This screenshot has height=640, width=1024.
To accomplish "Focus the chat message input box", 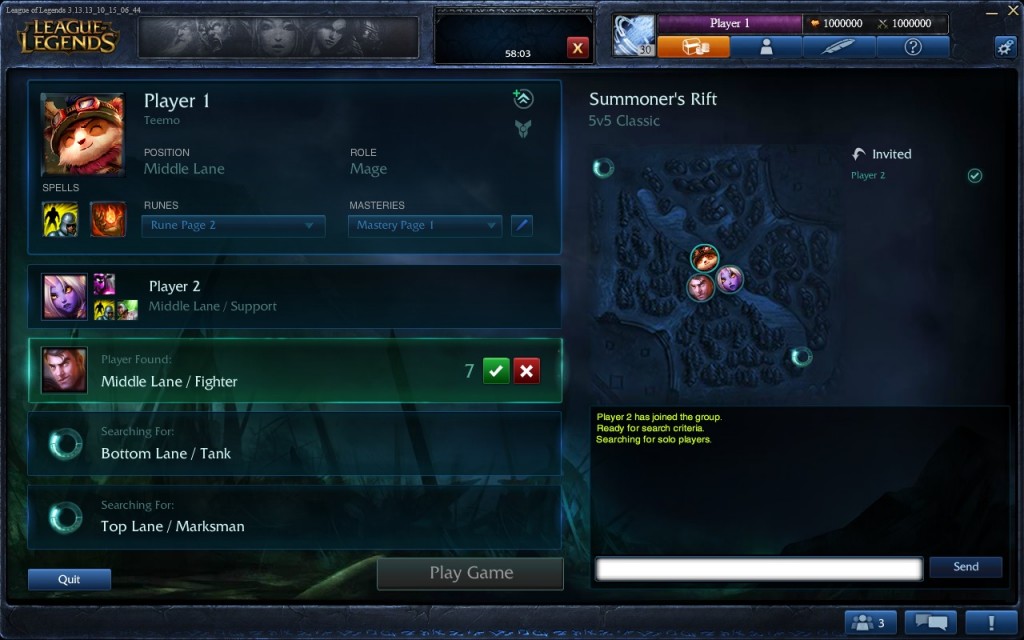I will coord(758,569).
